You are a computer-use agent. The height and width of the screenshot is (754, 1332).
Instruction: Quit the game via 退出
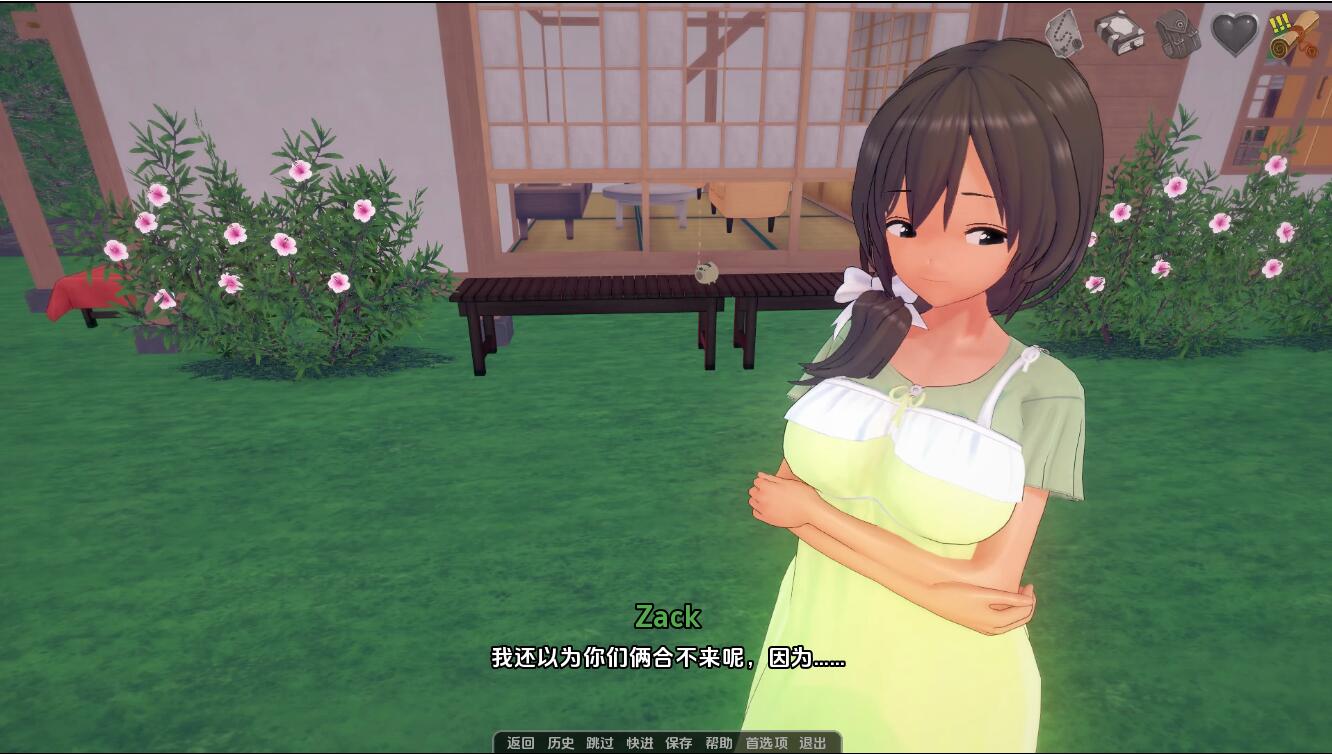pos(811,743)
